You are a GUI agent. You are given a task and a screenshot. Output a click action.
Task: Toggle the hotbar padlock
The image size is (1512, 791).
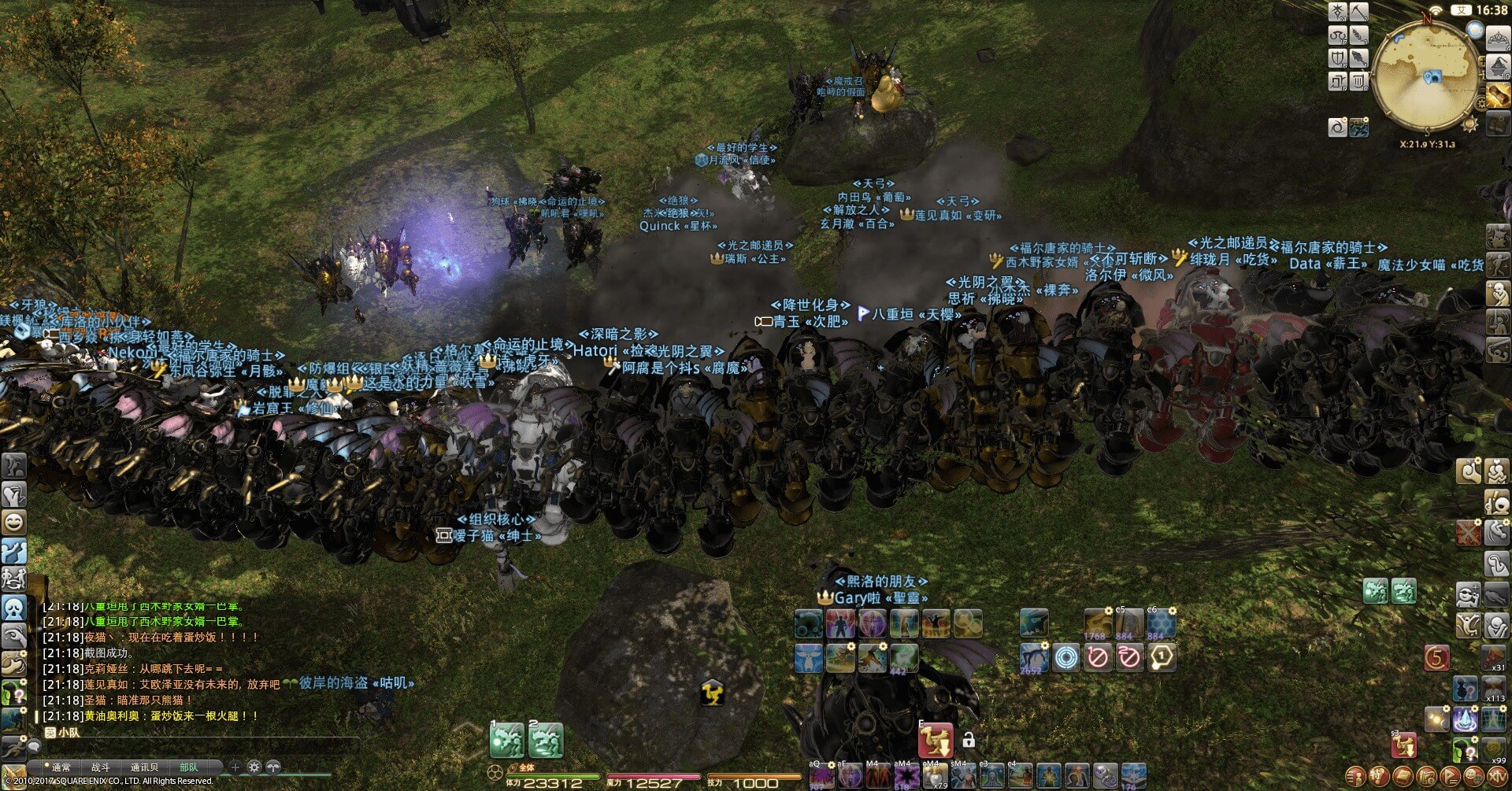point(969,740)
